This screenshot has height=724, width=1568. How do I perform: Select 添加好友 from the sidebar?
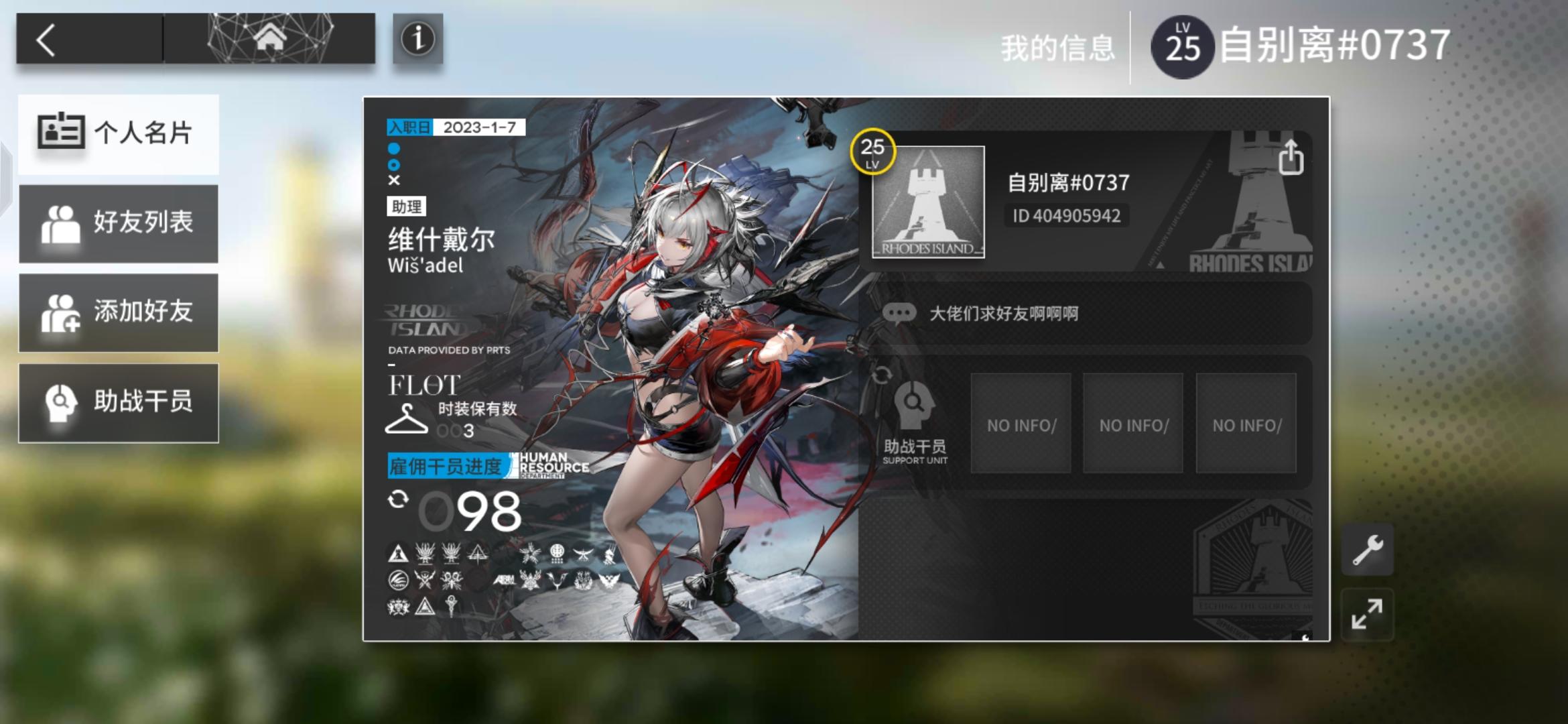tap(119, 313)
